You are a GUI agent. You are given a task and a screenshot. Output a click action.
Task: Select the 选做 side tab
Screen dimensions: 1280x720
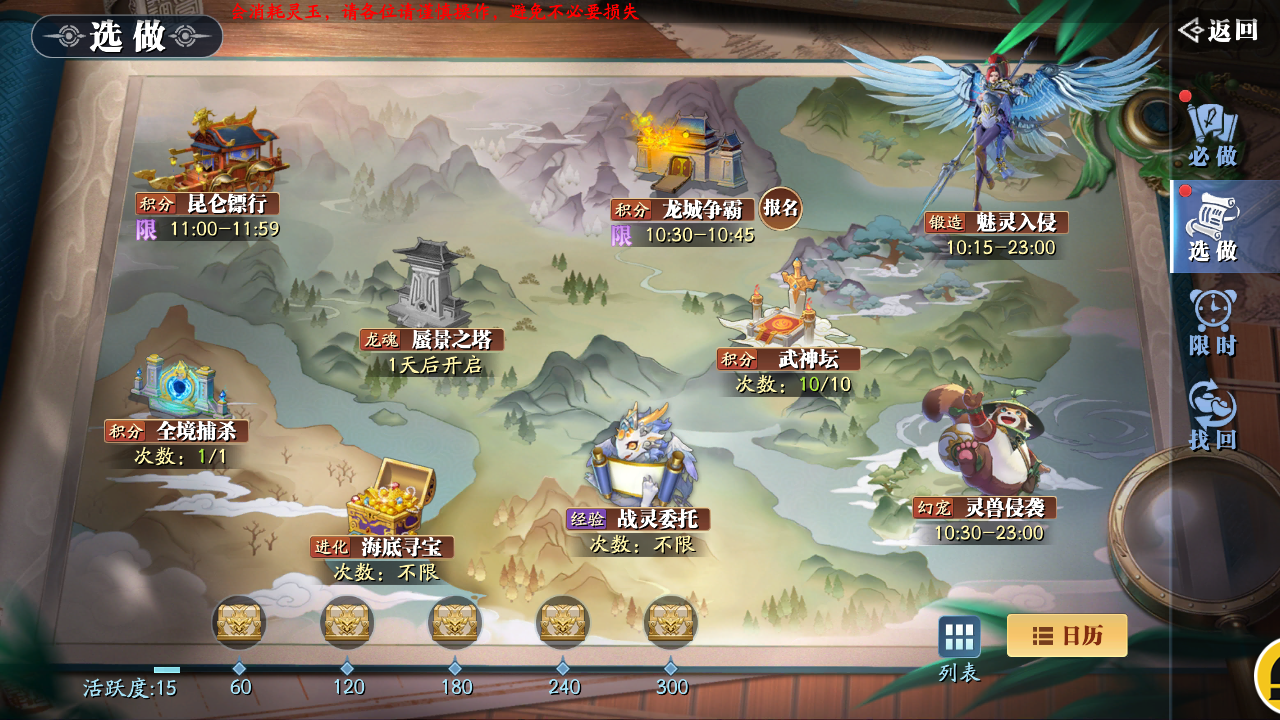click(1212, 228)
